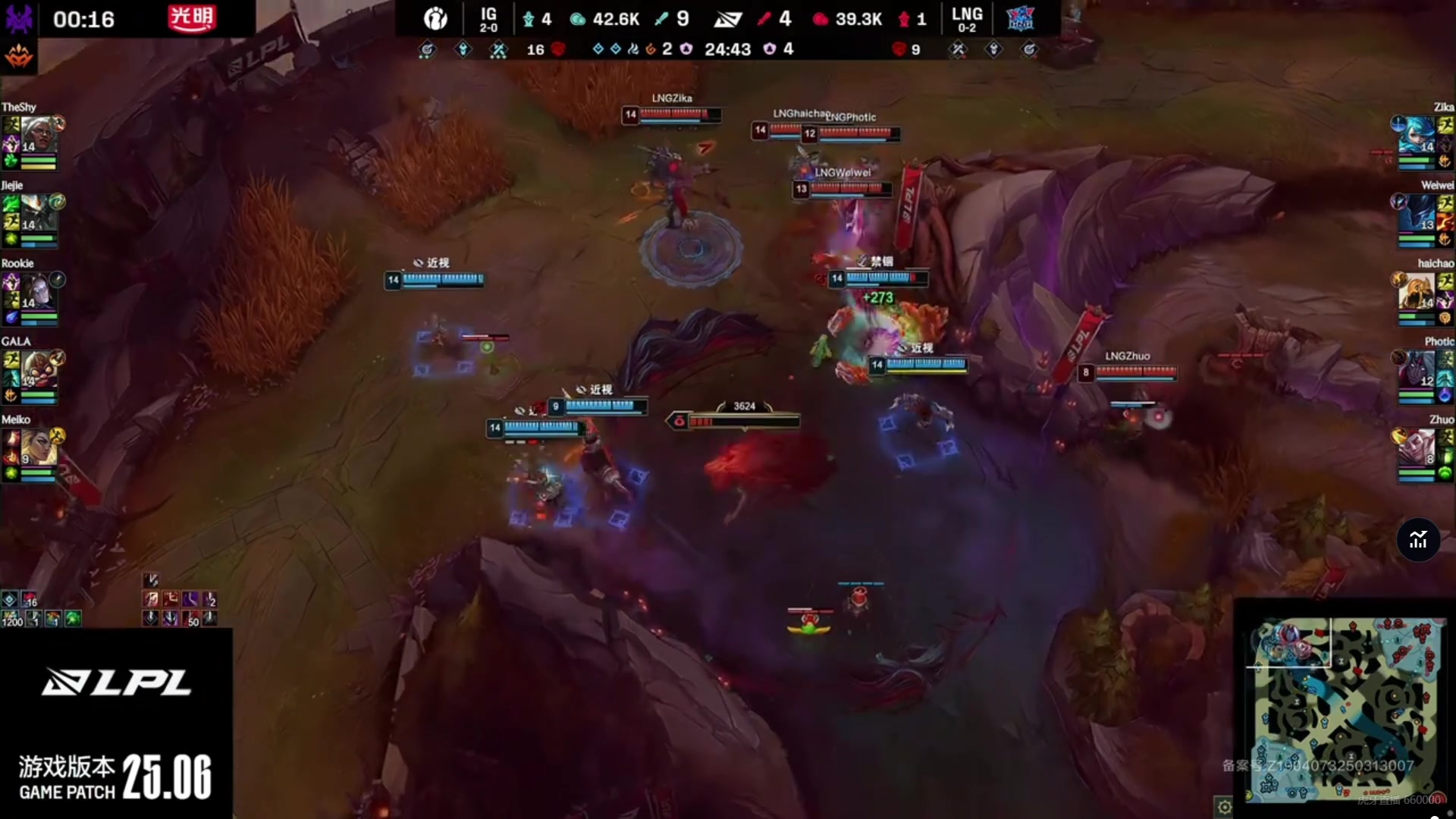The width and height of the screenshot is (1456, 819).
Task: Open the gear settings beside the minimap
Action: tap(1224, 806)
